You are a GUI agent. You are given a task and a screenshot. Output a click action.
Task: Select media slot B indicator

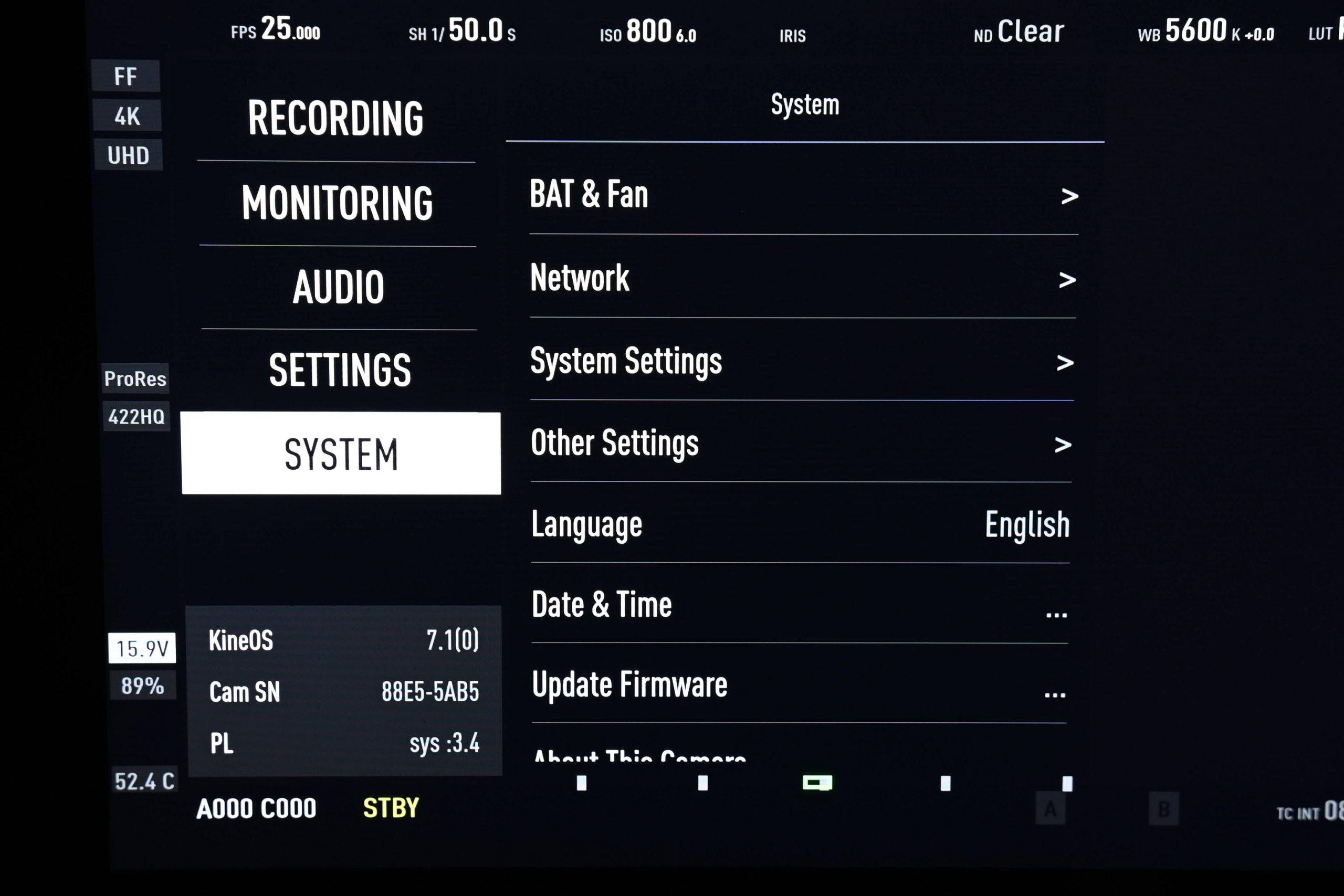[1163, 808]
